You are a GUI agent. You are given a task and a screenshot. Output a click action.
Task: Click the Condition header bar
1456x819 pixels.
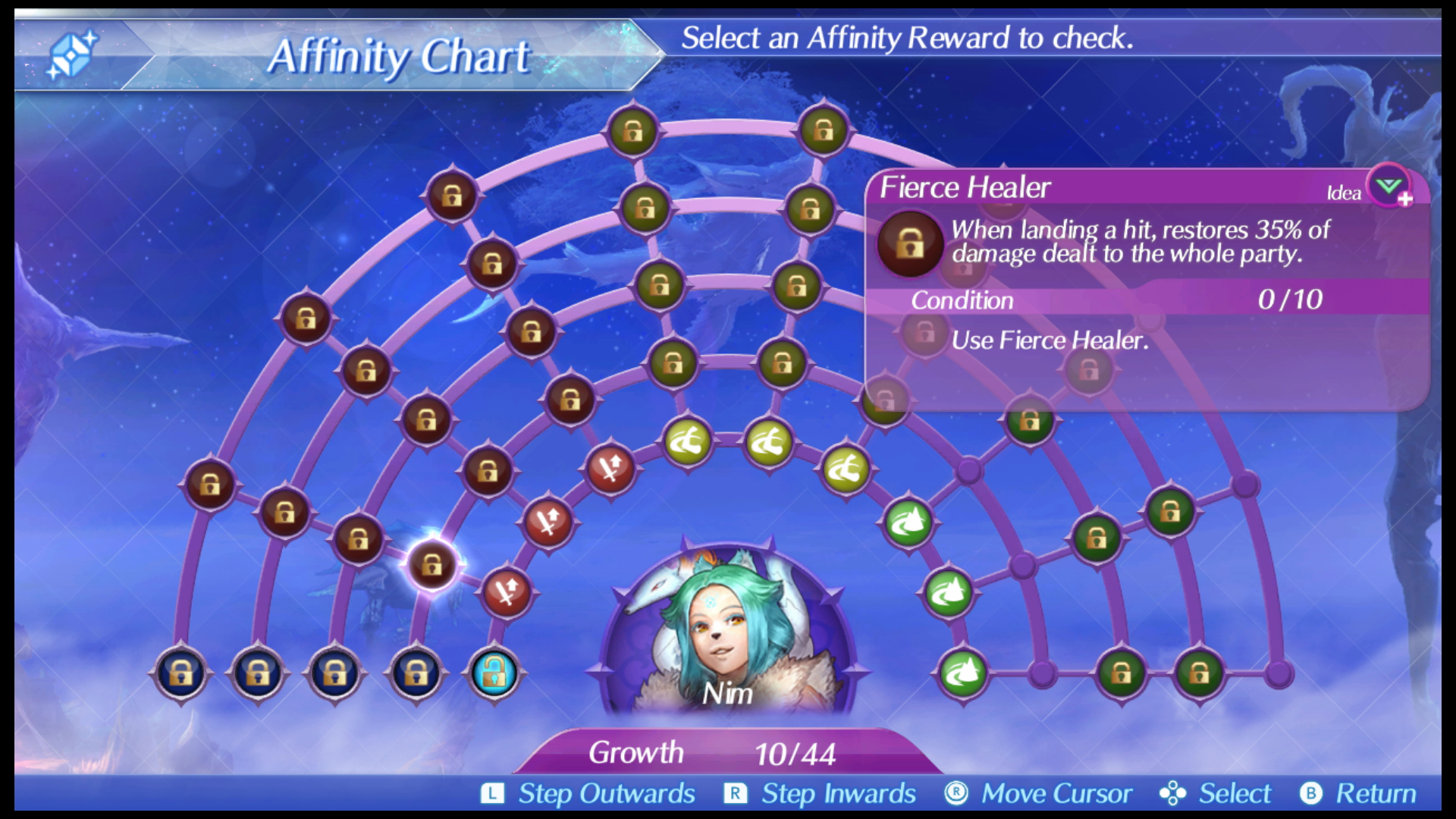tap(963, 300)
